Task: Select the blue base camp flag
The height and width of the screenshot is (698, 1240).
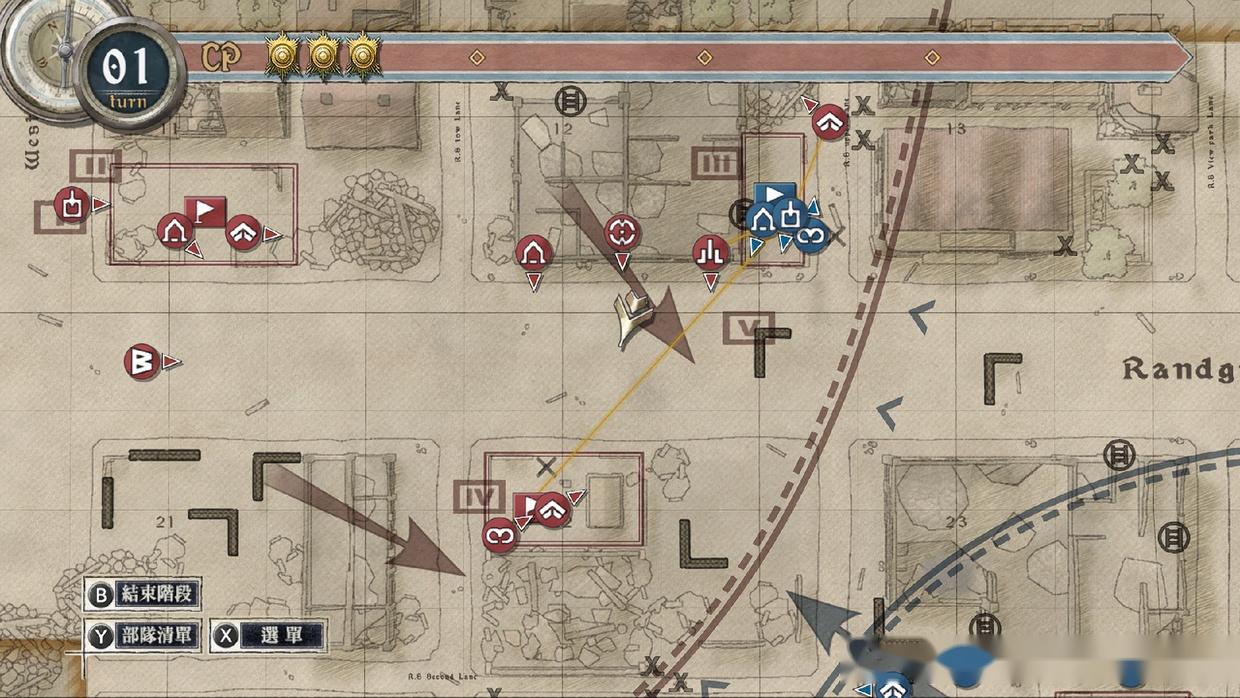Action: 775,193
